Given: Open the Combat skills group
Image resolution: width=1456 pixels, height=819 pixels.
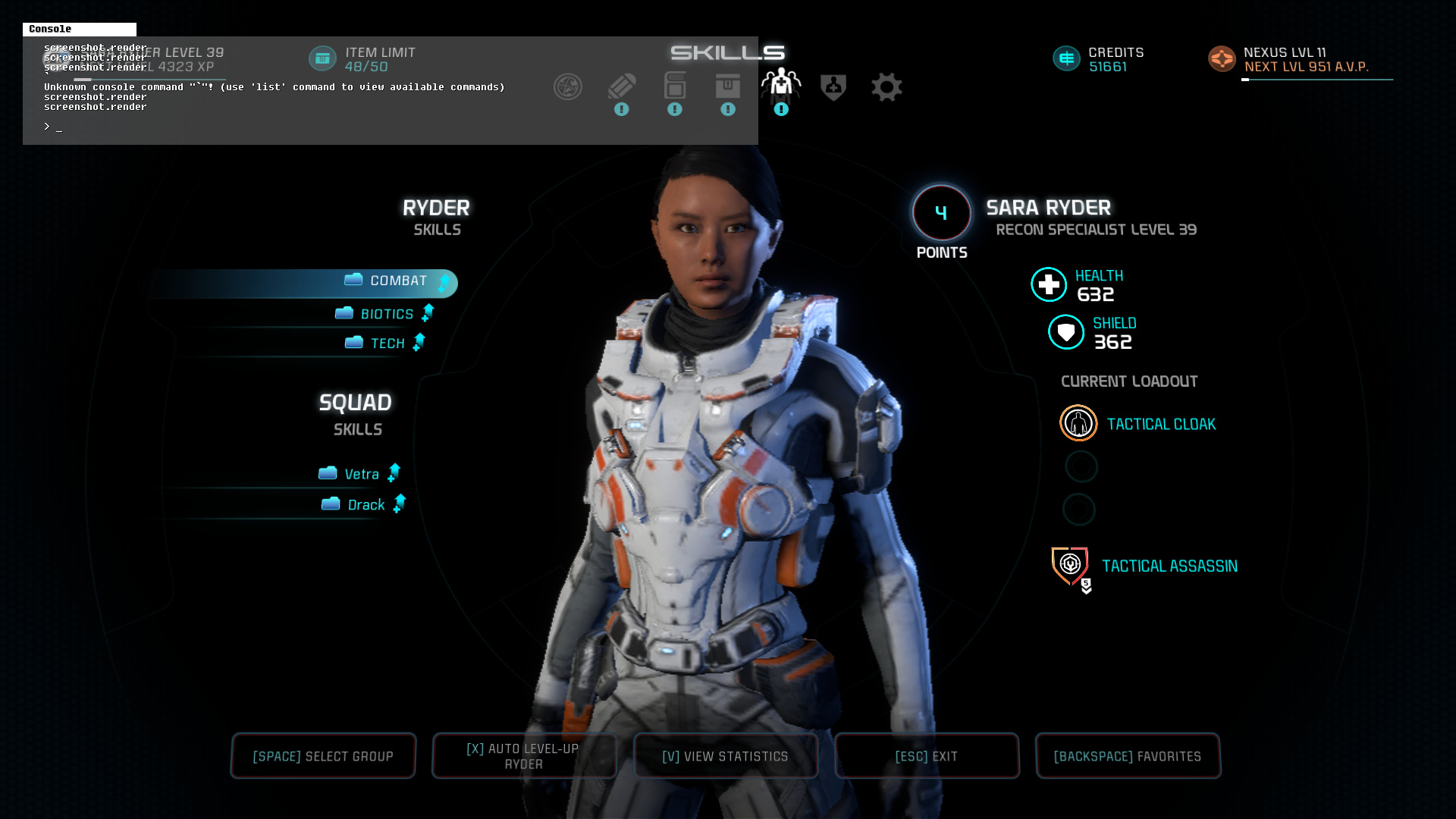Looking at the screenshot, I should [x=397, y=281].
